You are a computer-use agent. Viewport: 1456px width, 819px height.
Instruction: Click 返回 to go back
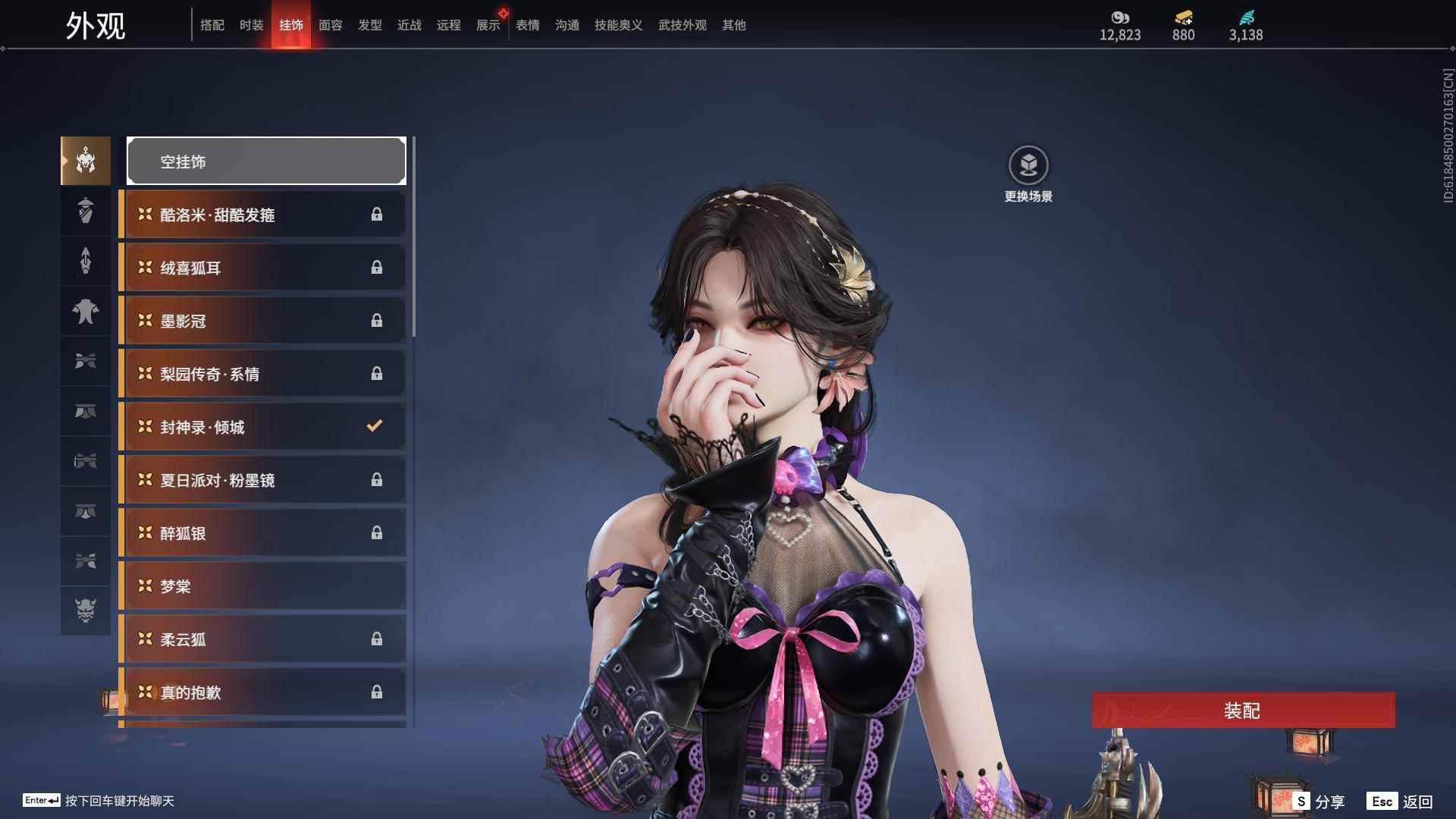pos(1401,801)
